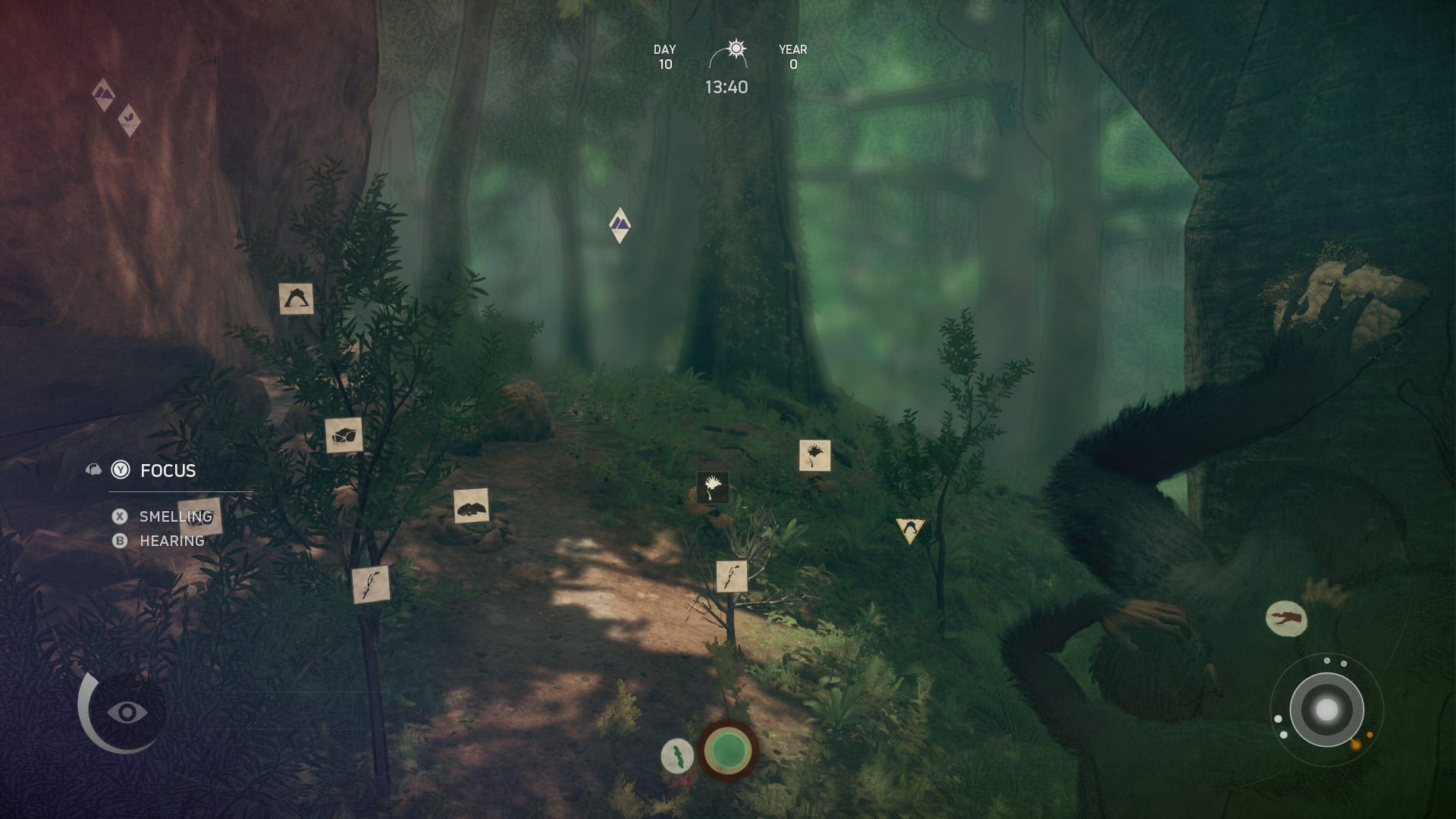The image size is (1456, 819).
Task: Choose the Hearing sense option
Action: pyautogui.click(x=171, y=541)
